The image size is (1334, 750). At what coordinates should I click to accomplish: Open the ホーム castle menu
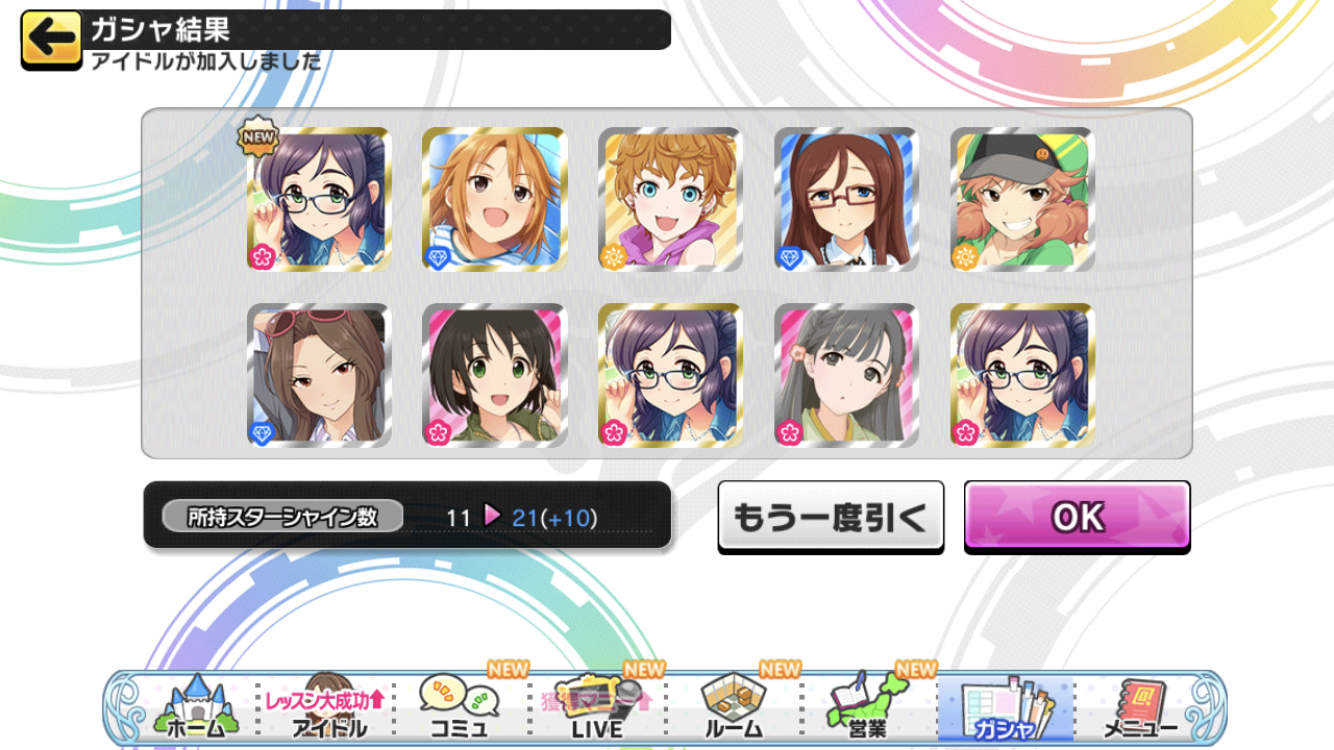(x=195, y=708)
